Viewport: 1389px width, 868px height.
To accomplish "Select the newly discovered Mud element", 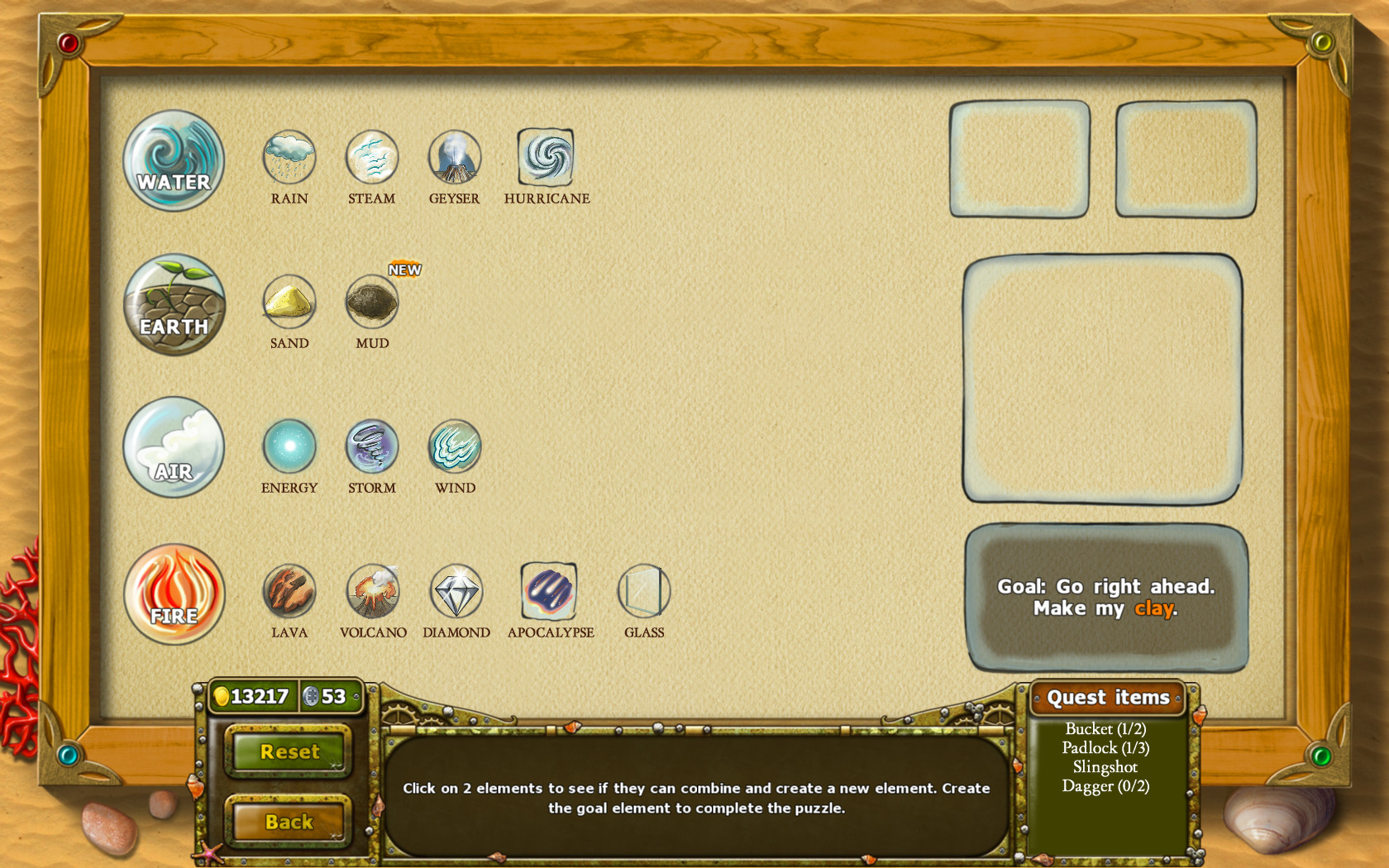I will 371,303.
